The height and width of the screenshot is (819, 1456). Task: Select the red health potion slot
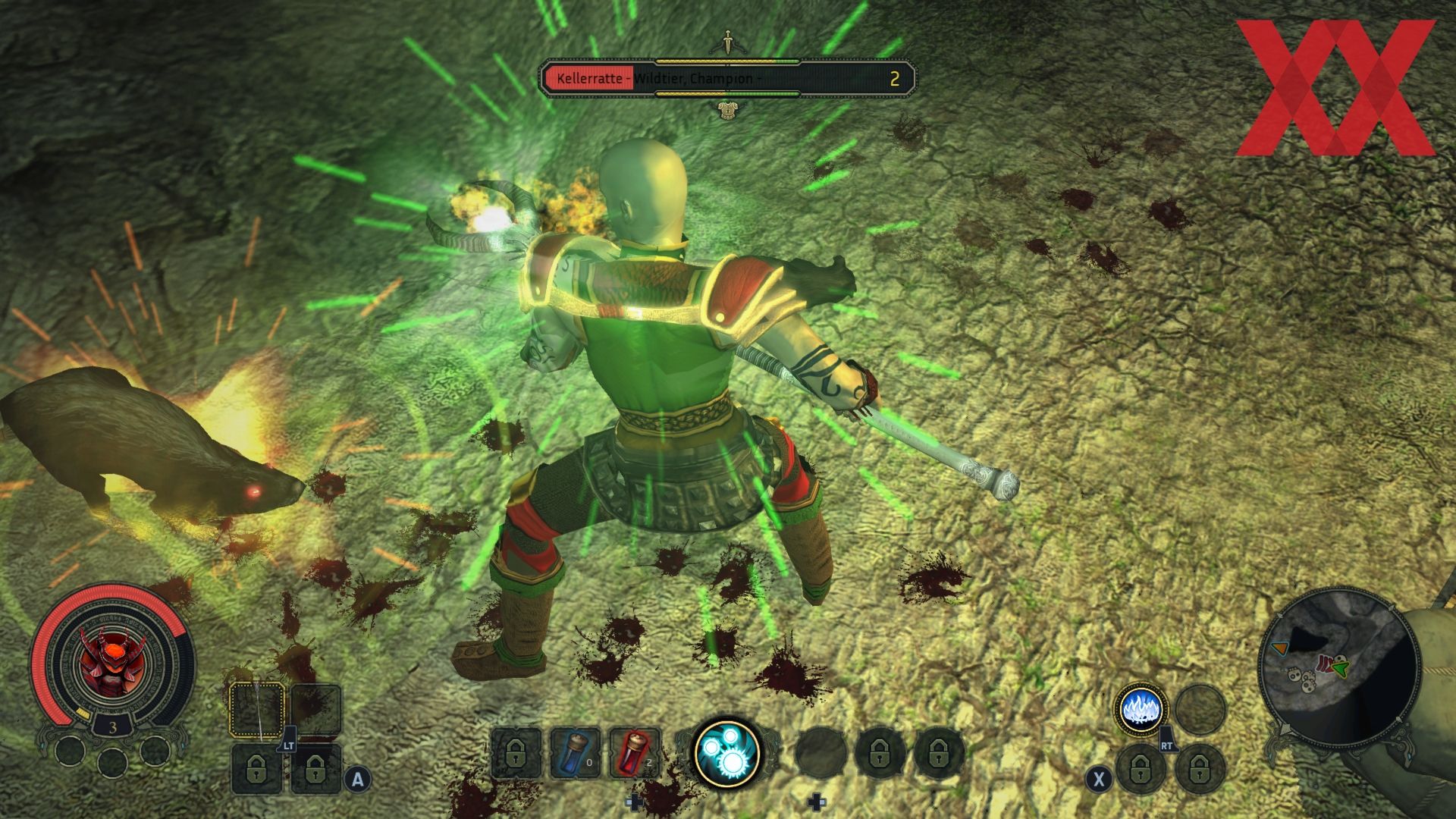pyautogui.click(x=634, y=752)
